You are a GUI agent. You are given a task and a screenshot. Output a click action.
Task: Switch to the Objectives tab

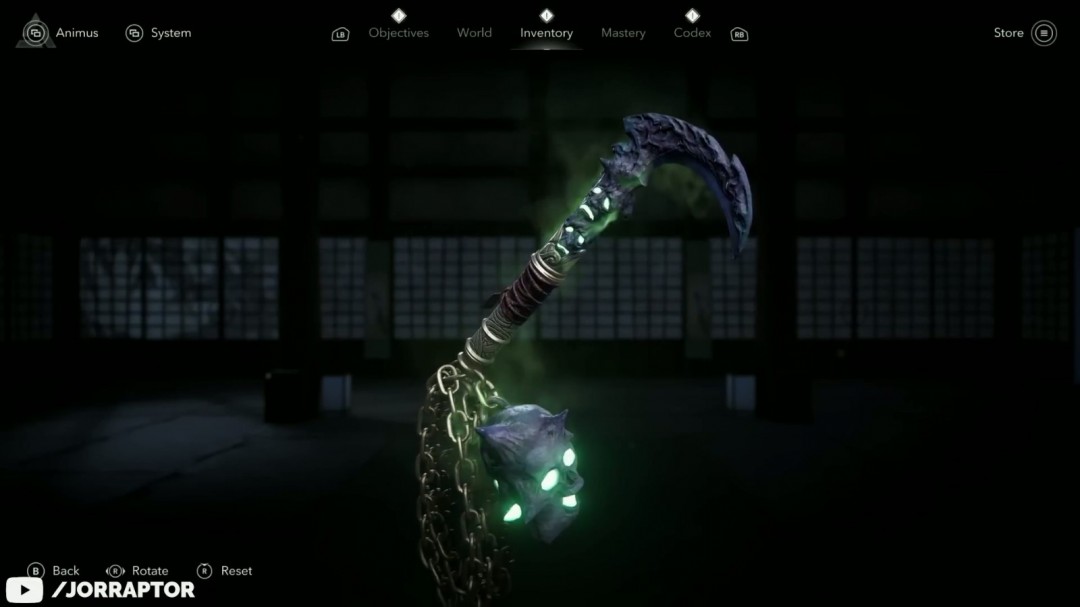[398, 33]
